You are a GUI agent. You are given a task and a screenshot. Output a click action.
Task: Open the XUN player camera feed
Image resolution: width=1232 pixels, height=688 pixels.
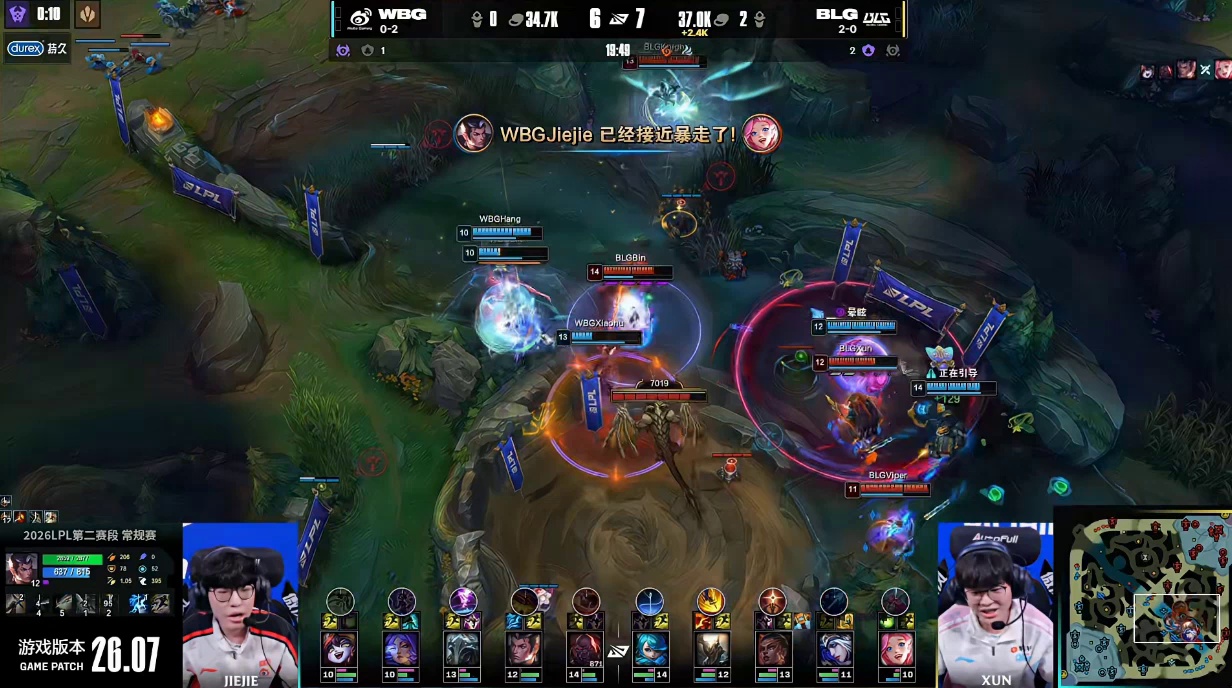tap(995, 605)
